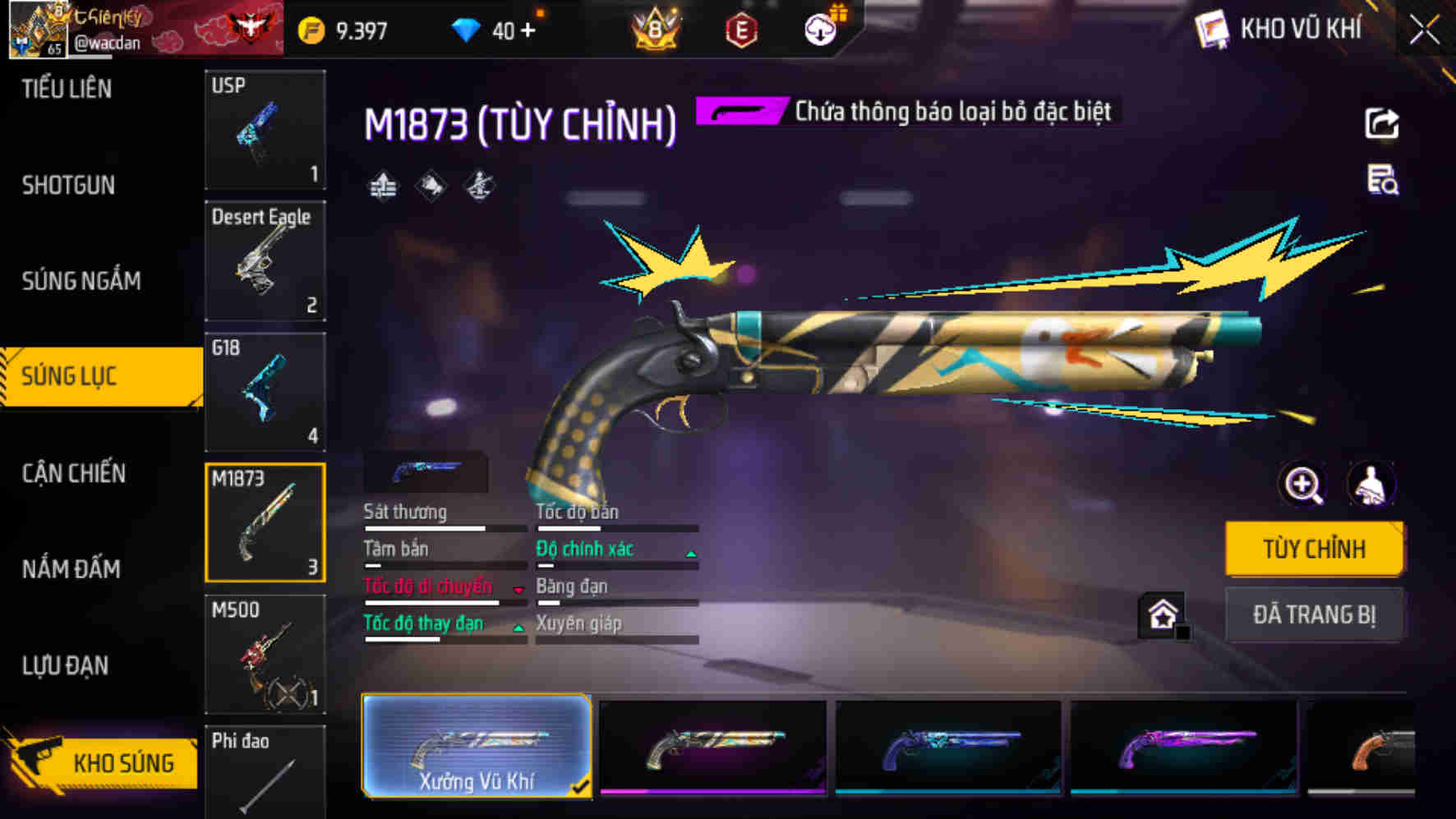Viewport: 1456px width, 819px height.
Task: Switch to the SHOTGUN category tab
Action: [70, 186]
